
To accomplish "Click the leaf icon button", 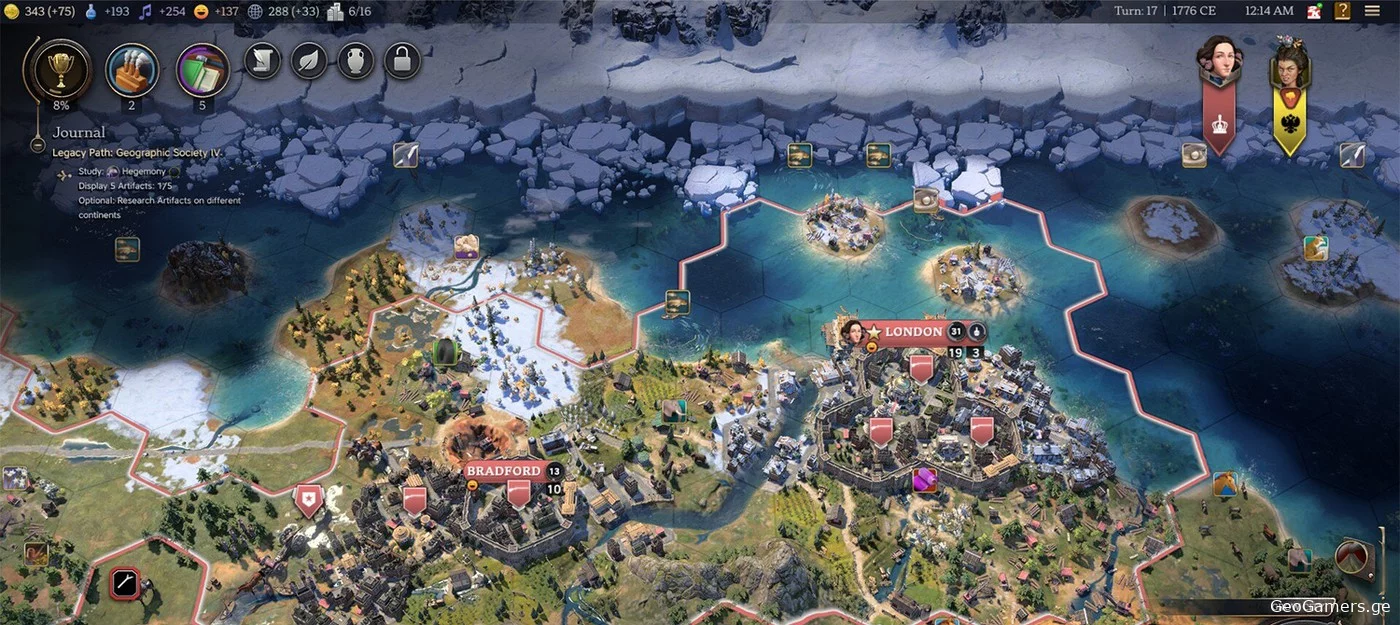I will point(309,61).
